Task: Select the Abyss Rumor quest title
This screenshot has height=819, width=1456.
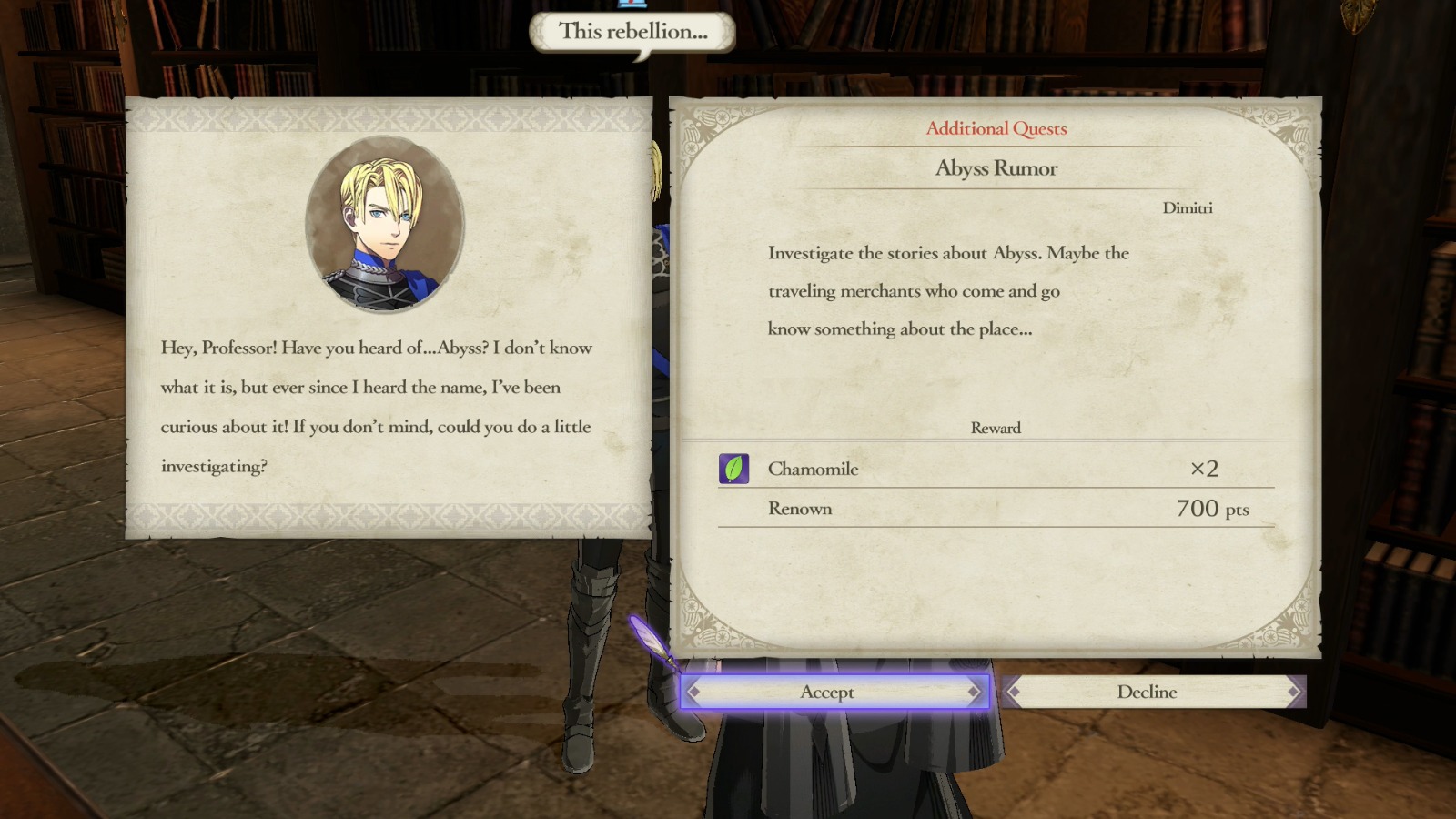Action: pos(995,168)
